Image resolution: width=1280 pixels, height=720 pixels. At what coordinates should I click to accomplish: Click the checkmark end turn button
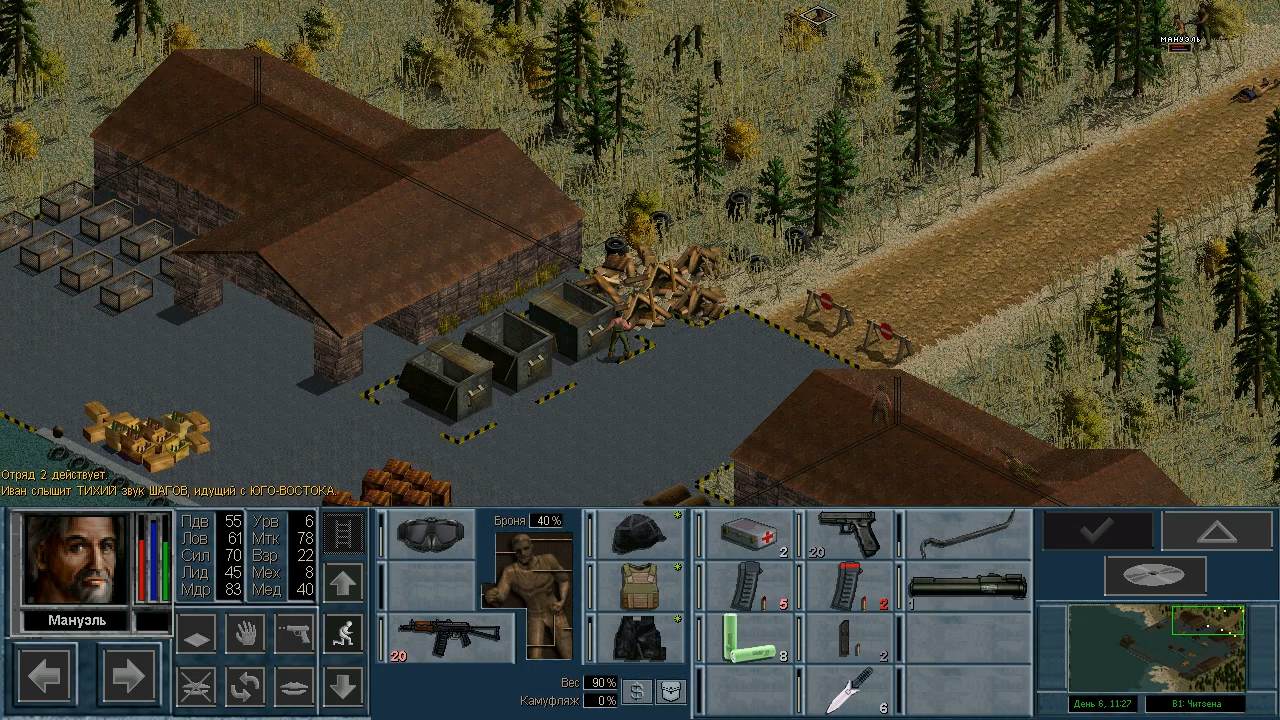[1097, 531]
